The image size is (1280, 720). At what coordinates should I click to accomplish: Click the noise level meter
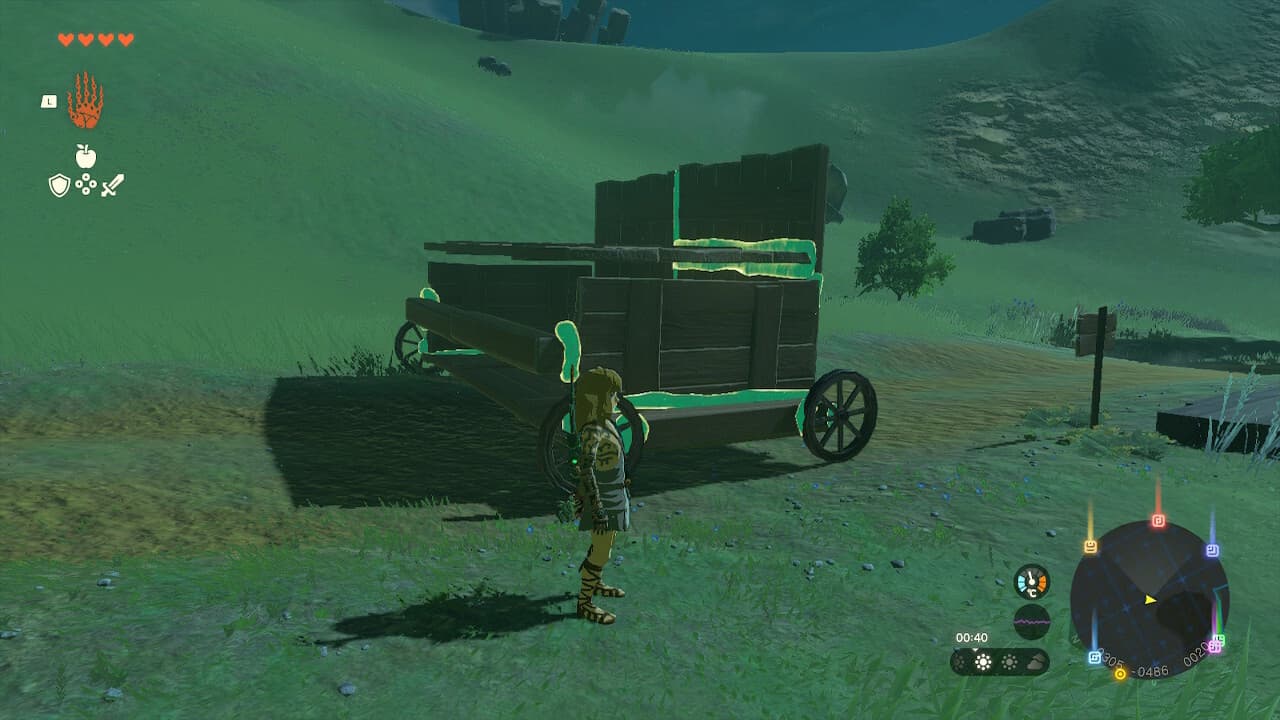click(x=1032, y=620)
